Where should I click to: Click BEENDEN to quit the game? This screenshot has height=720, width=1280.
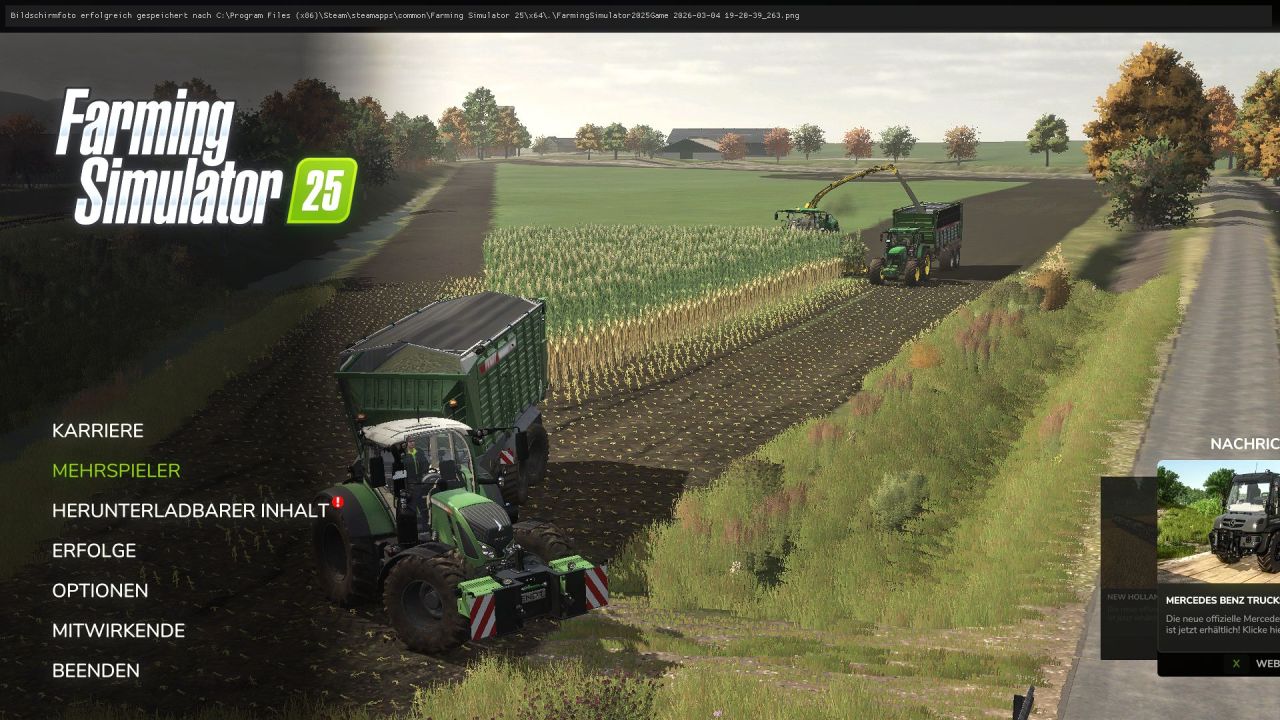tap(96, 670)
